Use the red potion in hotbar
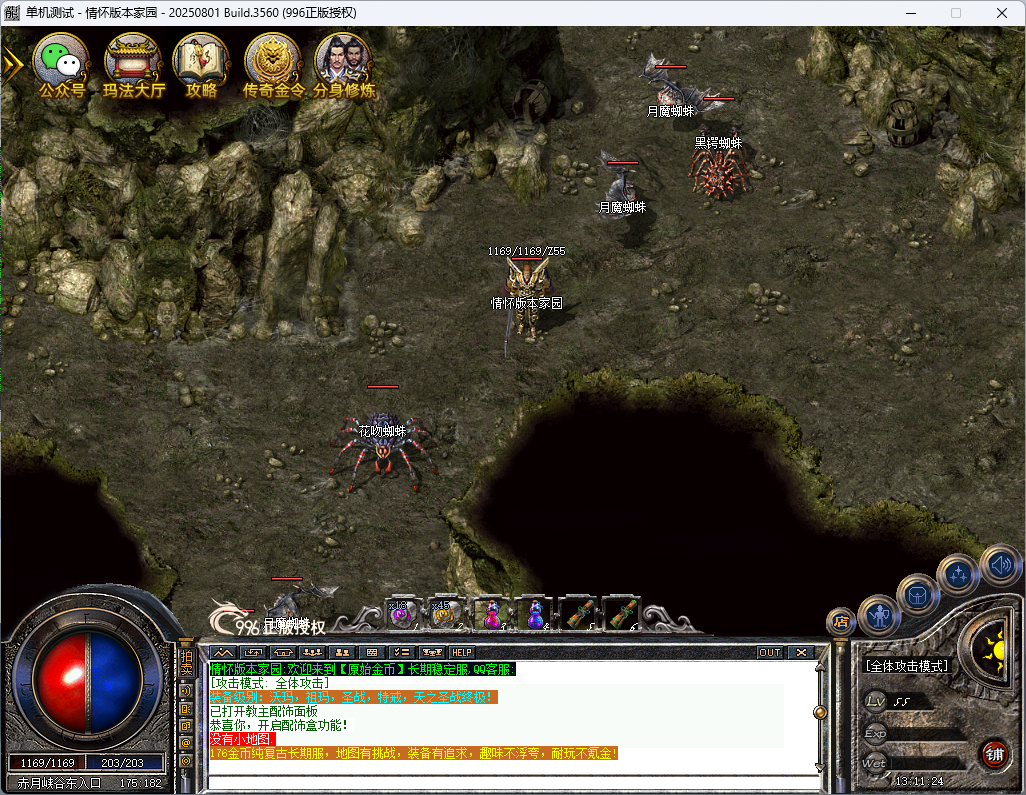Viewport: 1026px width, 795px height. pyautogui.click(x=491, y=614)
